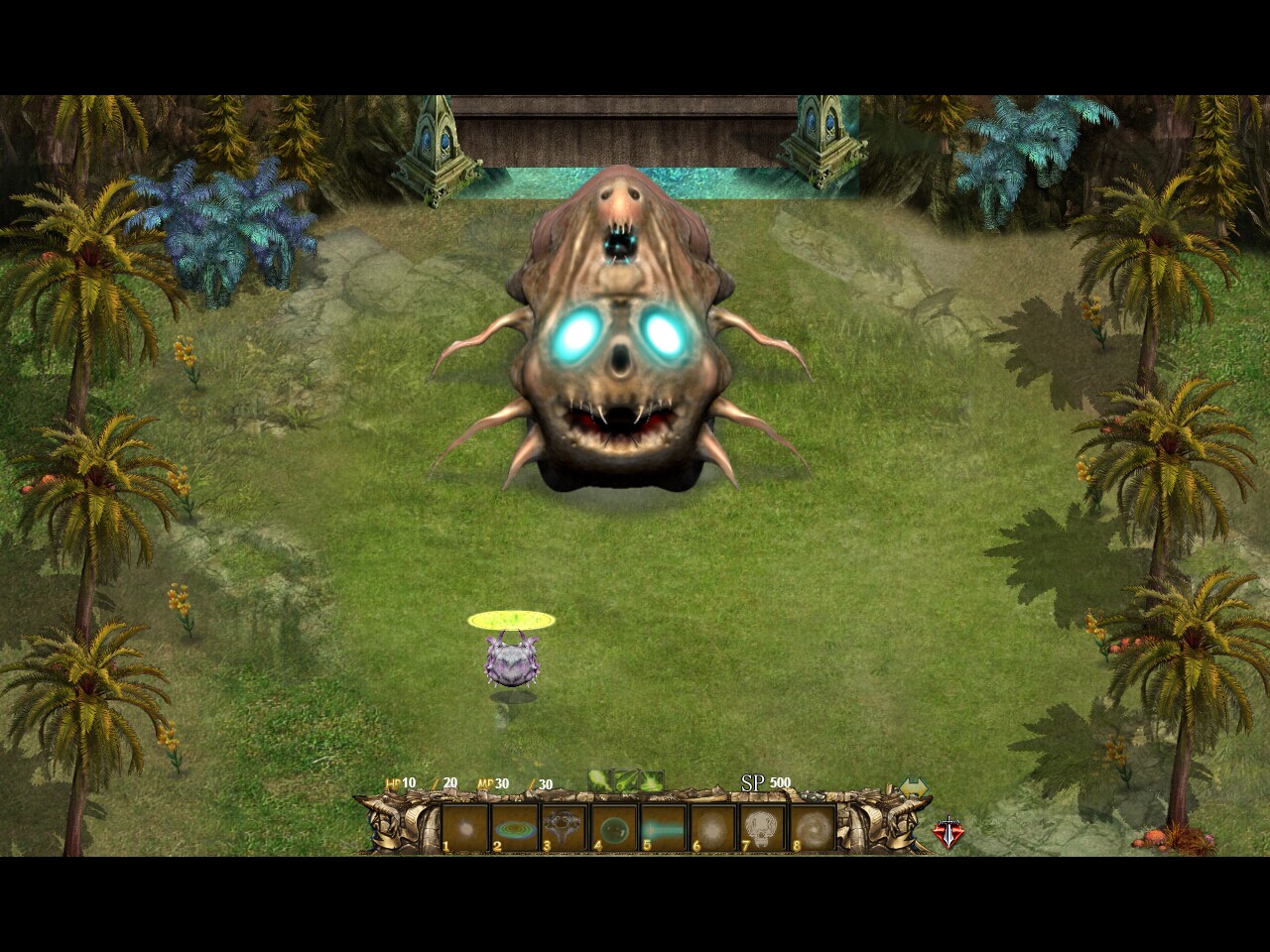This screenshot has width=1270, height=952.
Task: Click the SP 500 score counter
Action: click(766, 782)
